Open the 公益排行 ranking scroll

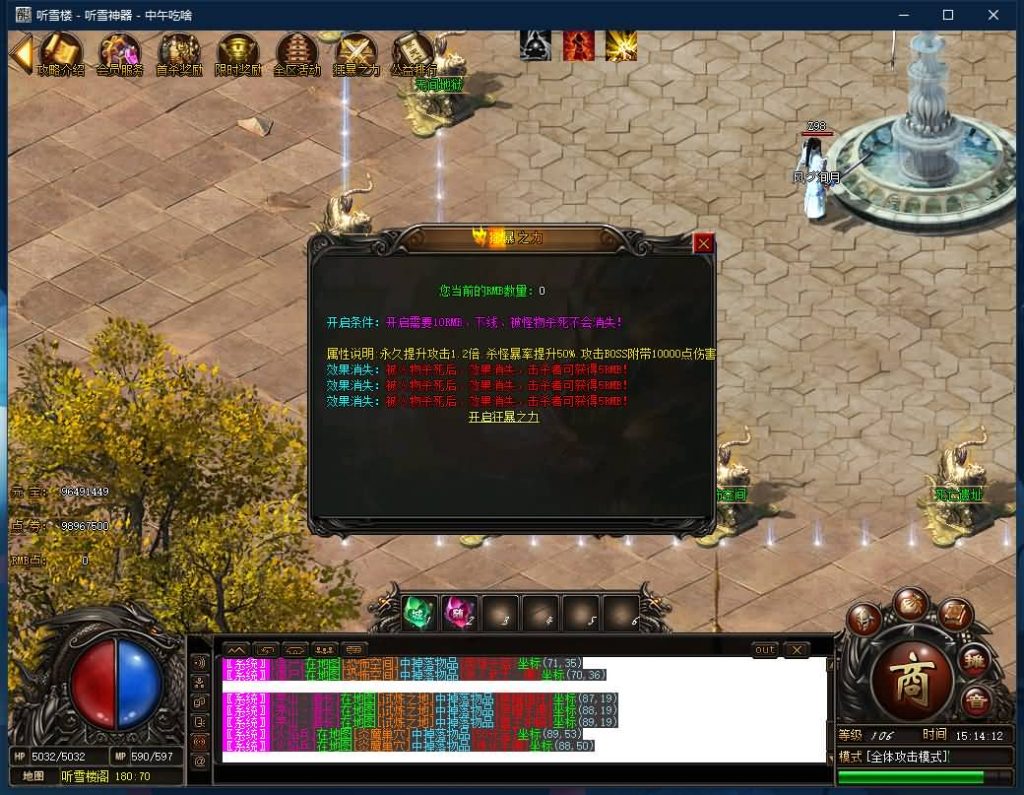413,53
